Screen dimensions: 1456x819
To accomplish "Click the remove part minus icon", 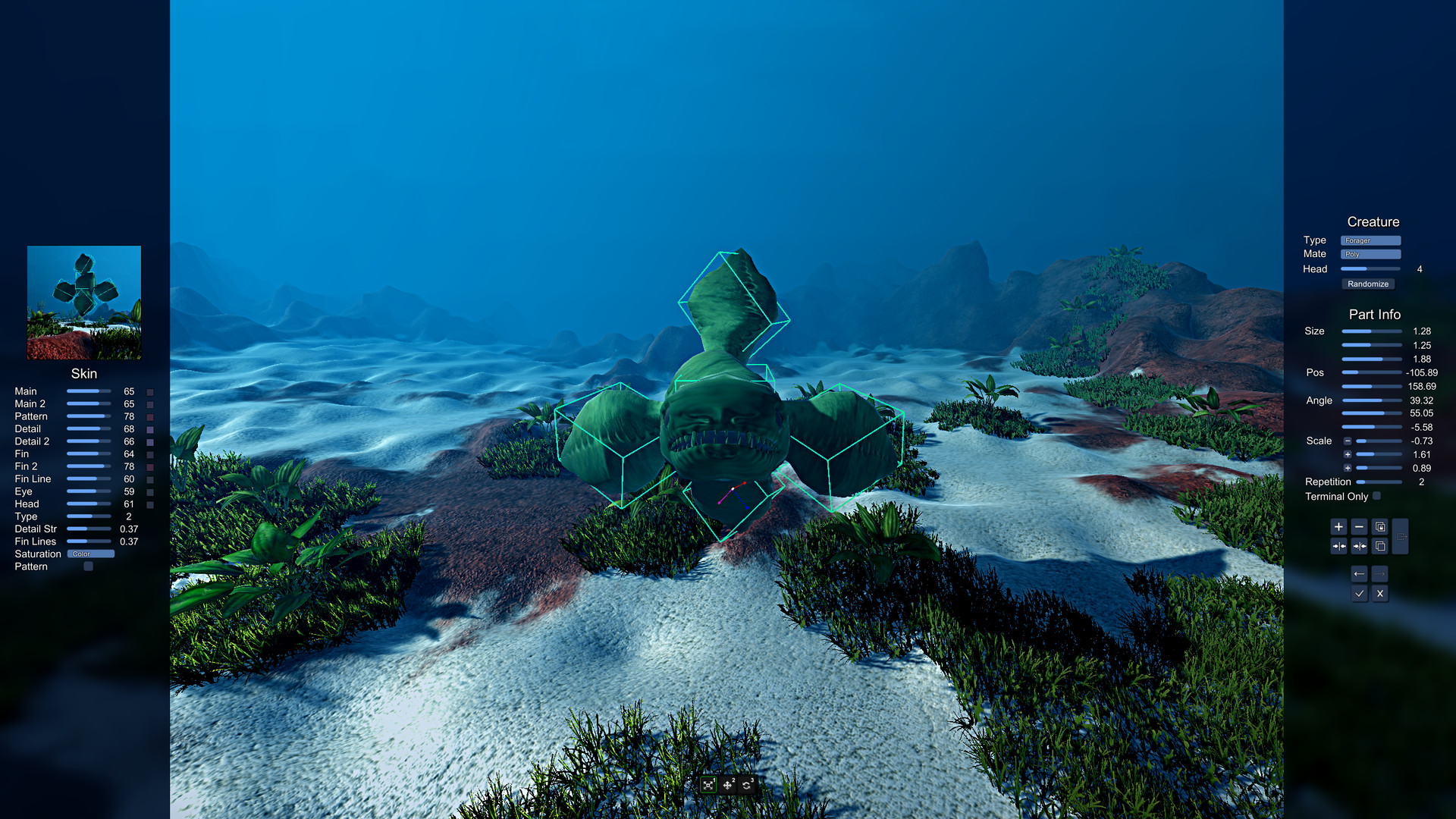I will pos(1359,526).
